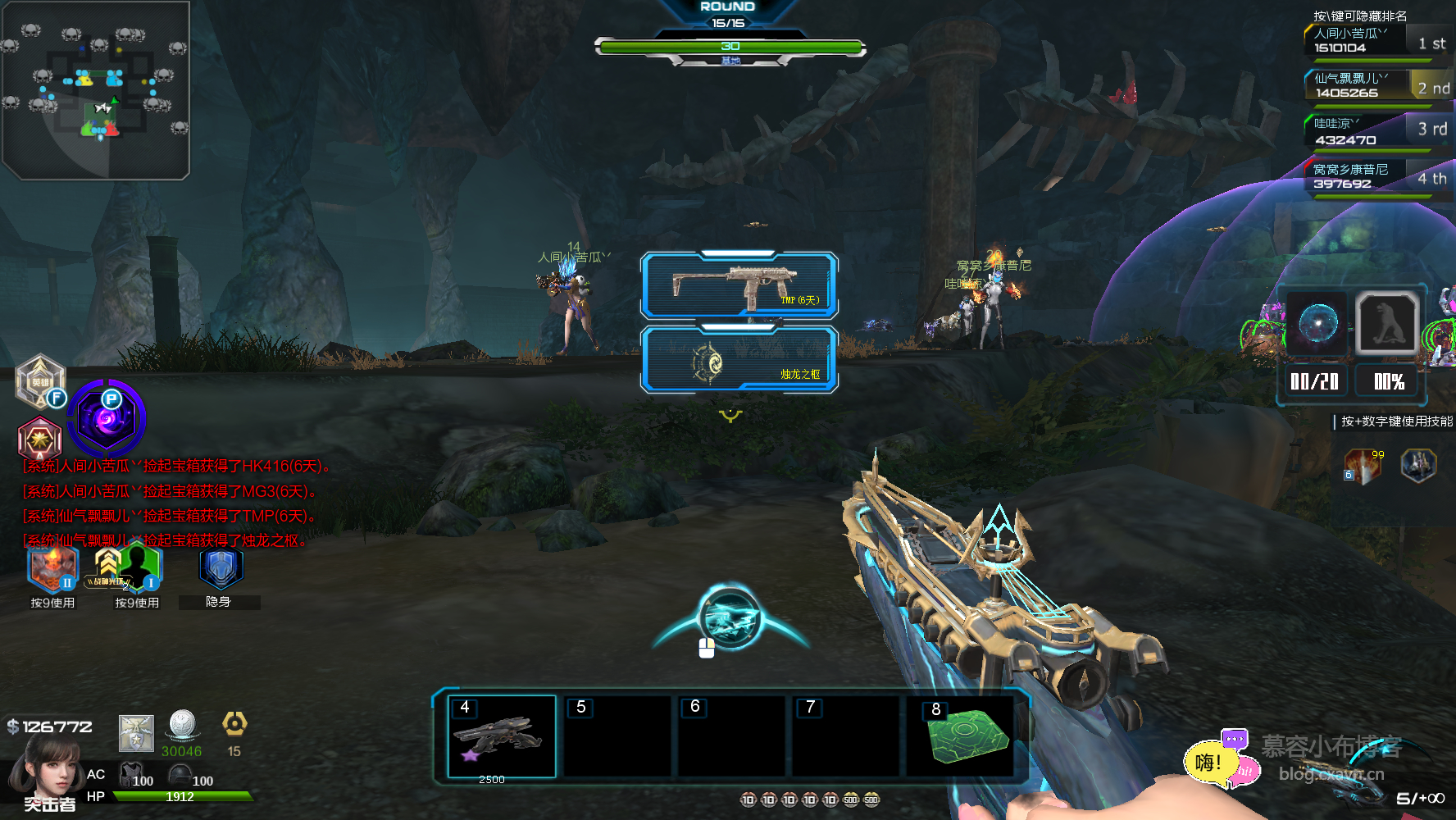Click the armored mech buff icon
The image size is (1456, 820).
coord(1418,465)
